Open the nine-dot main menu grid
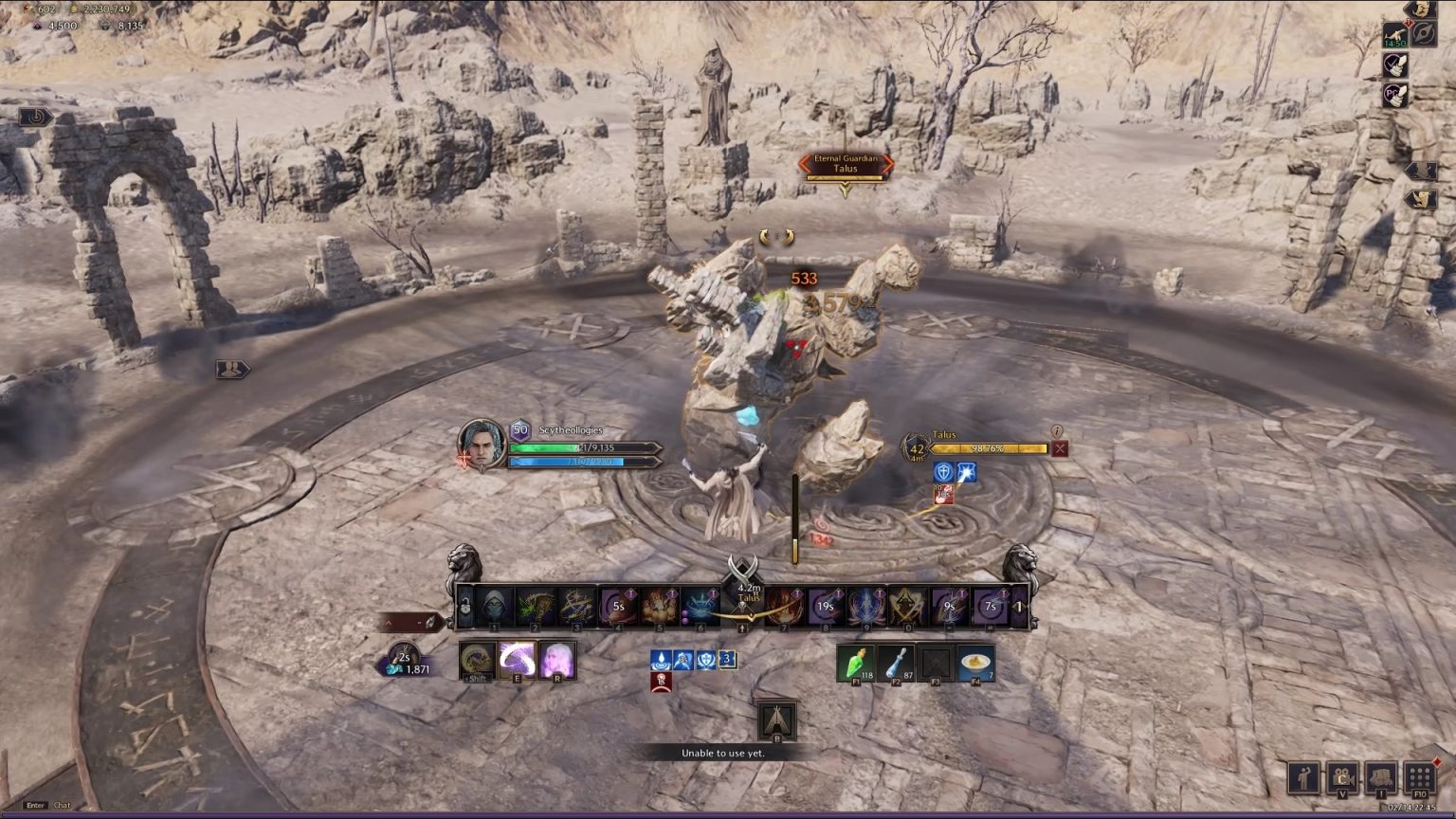 1419,778
